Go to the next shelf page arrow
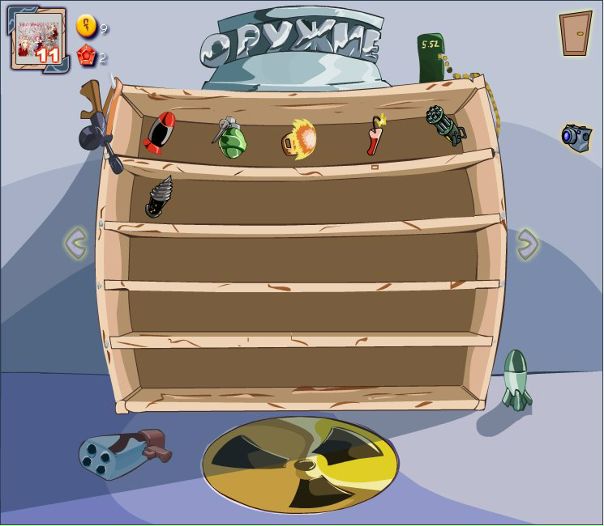This screenshot has width=604, height=526. pos(526,242)
